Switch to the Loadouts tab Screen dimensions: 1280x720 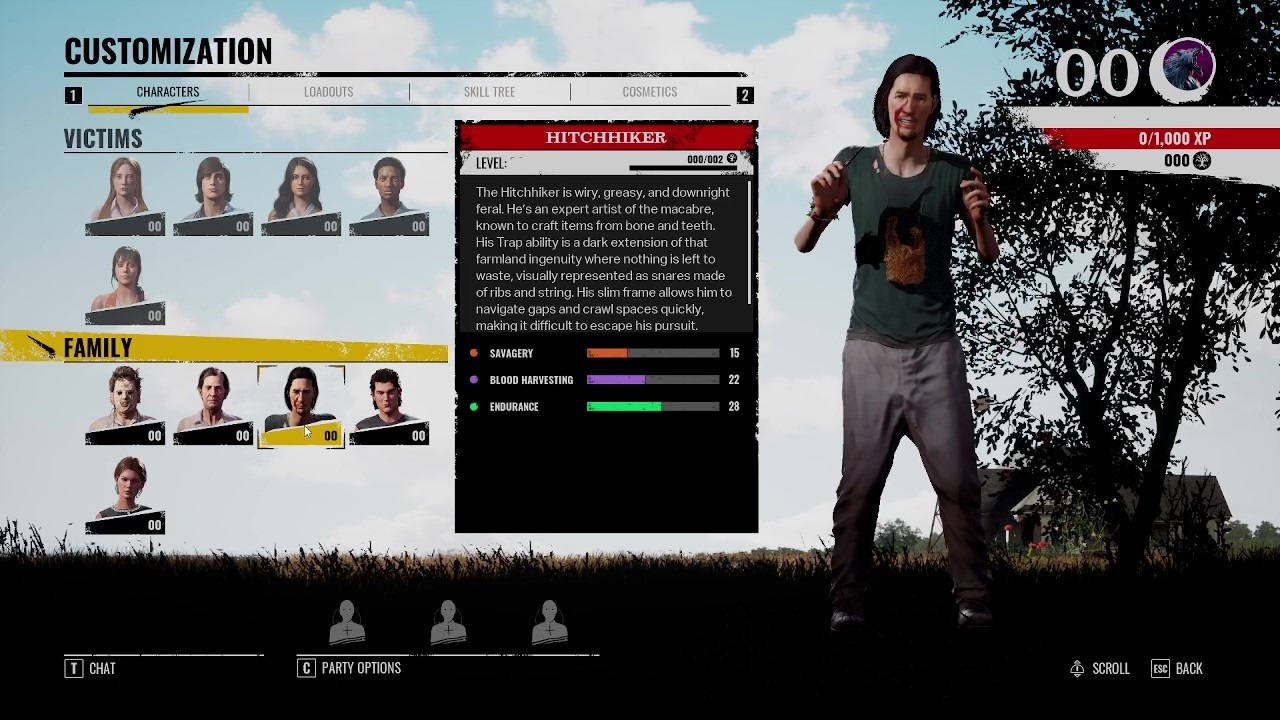point(328,92)
